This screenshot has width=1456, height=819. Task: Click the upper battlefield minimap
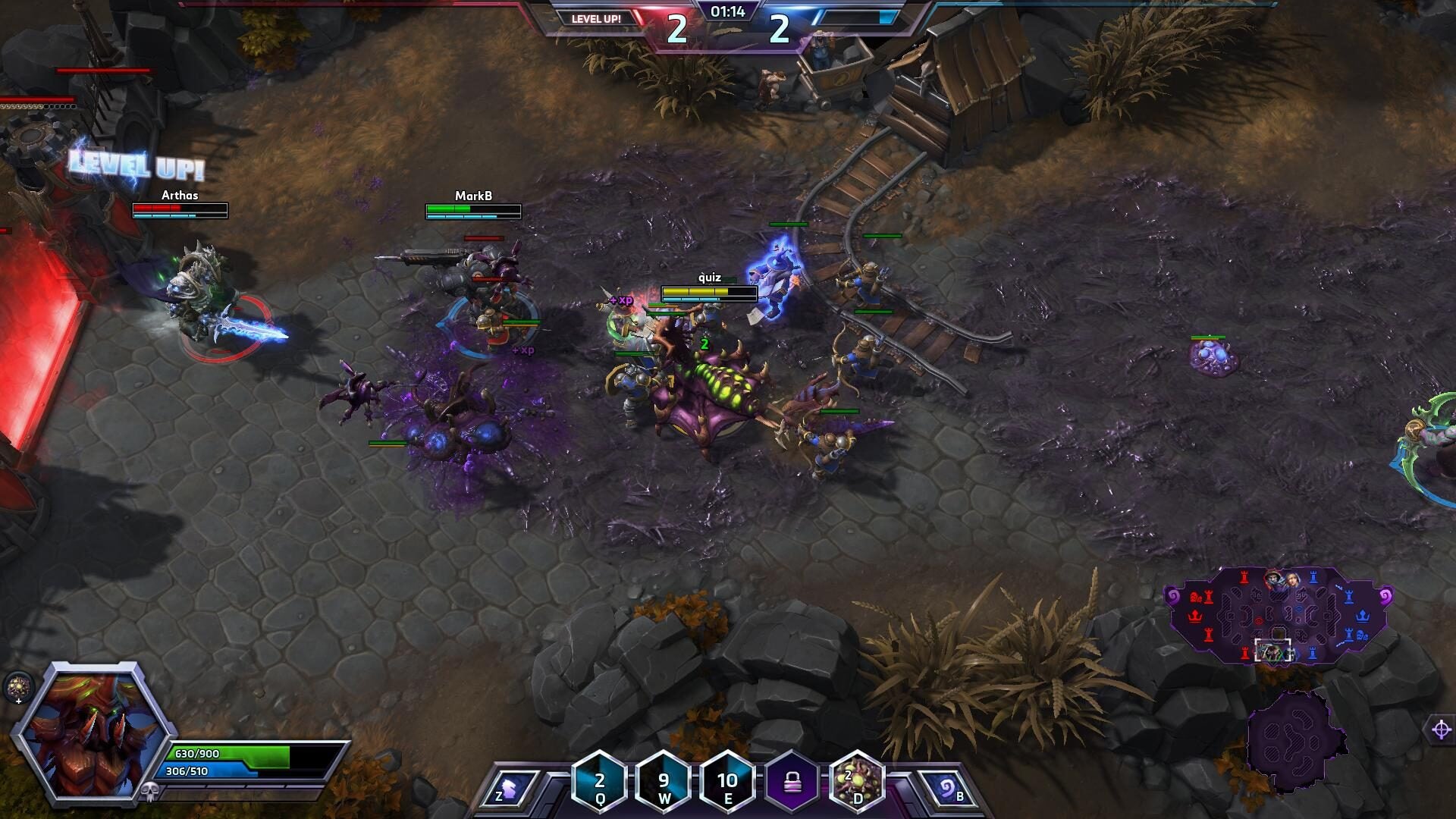click(x=1279, y=614)
